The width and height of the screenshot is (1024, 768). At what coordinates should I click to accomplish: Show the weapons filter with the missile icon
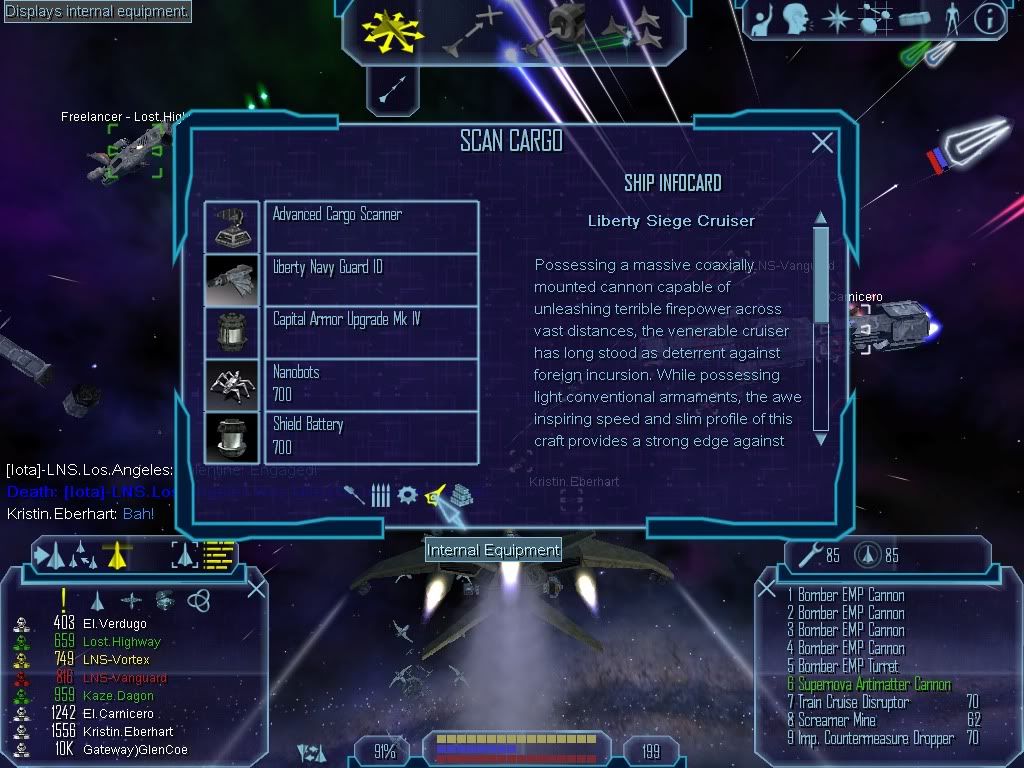pos(354,495)
